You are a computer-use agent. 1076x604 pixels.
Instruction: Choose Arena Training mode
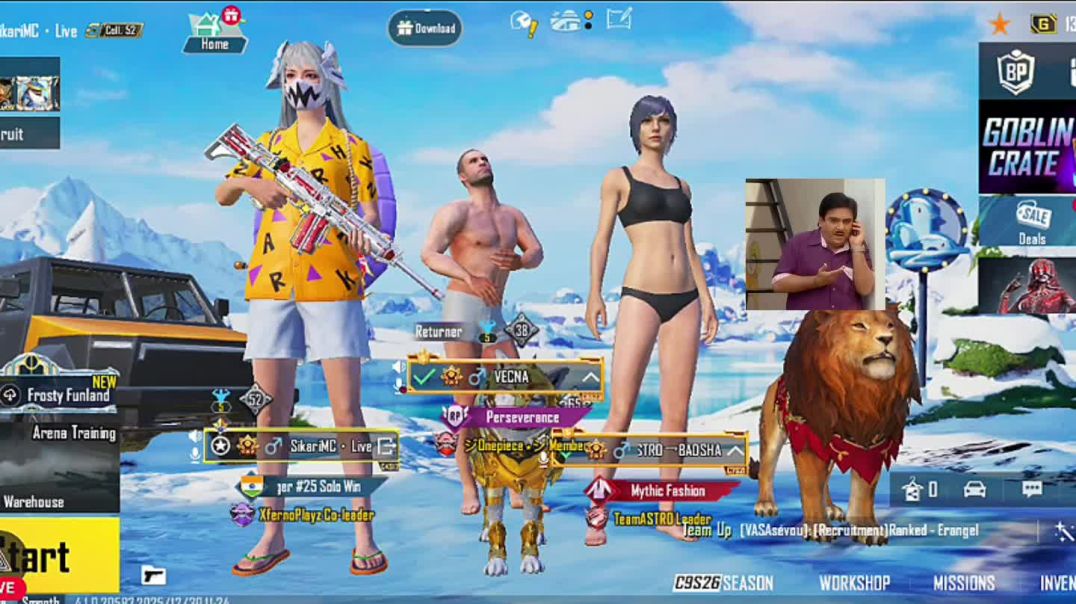click(60, 433)
